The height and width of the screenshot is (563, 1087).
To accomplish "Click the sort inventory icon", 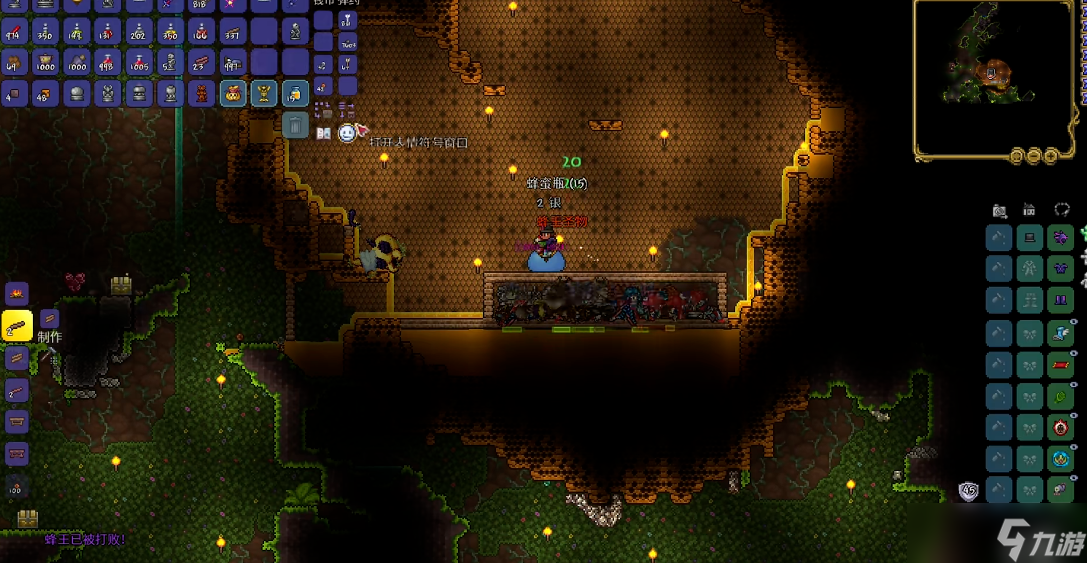I will coord(347,110).
